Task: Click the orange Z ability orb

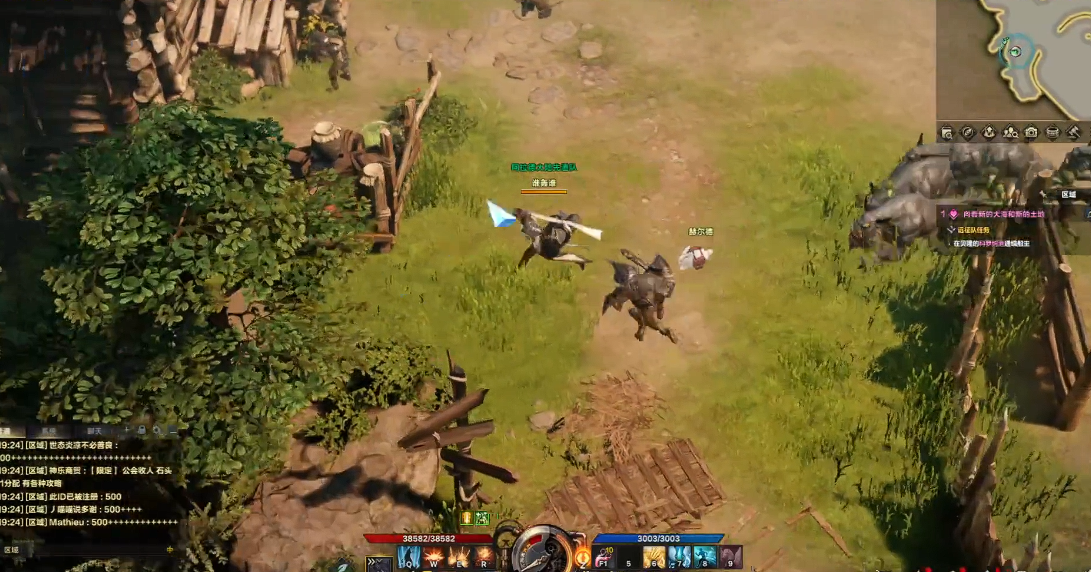Action: [581, 555]
